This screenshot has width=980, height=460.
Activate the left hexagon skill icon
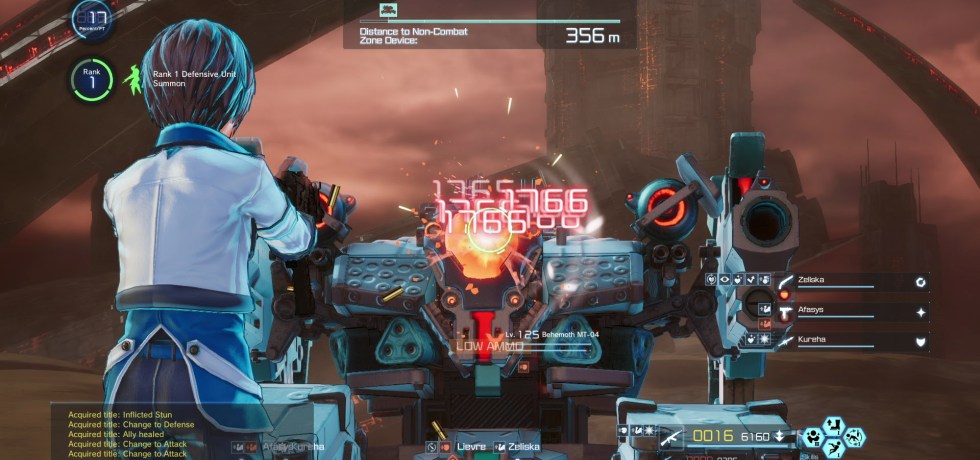pyautogui.click(x=815, y=437)
